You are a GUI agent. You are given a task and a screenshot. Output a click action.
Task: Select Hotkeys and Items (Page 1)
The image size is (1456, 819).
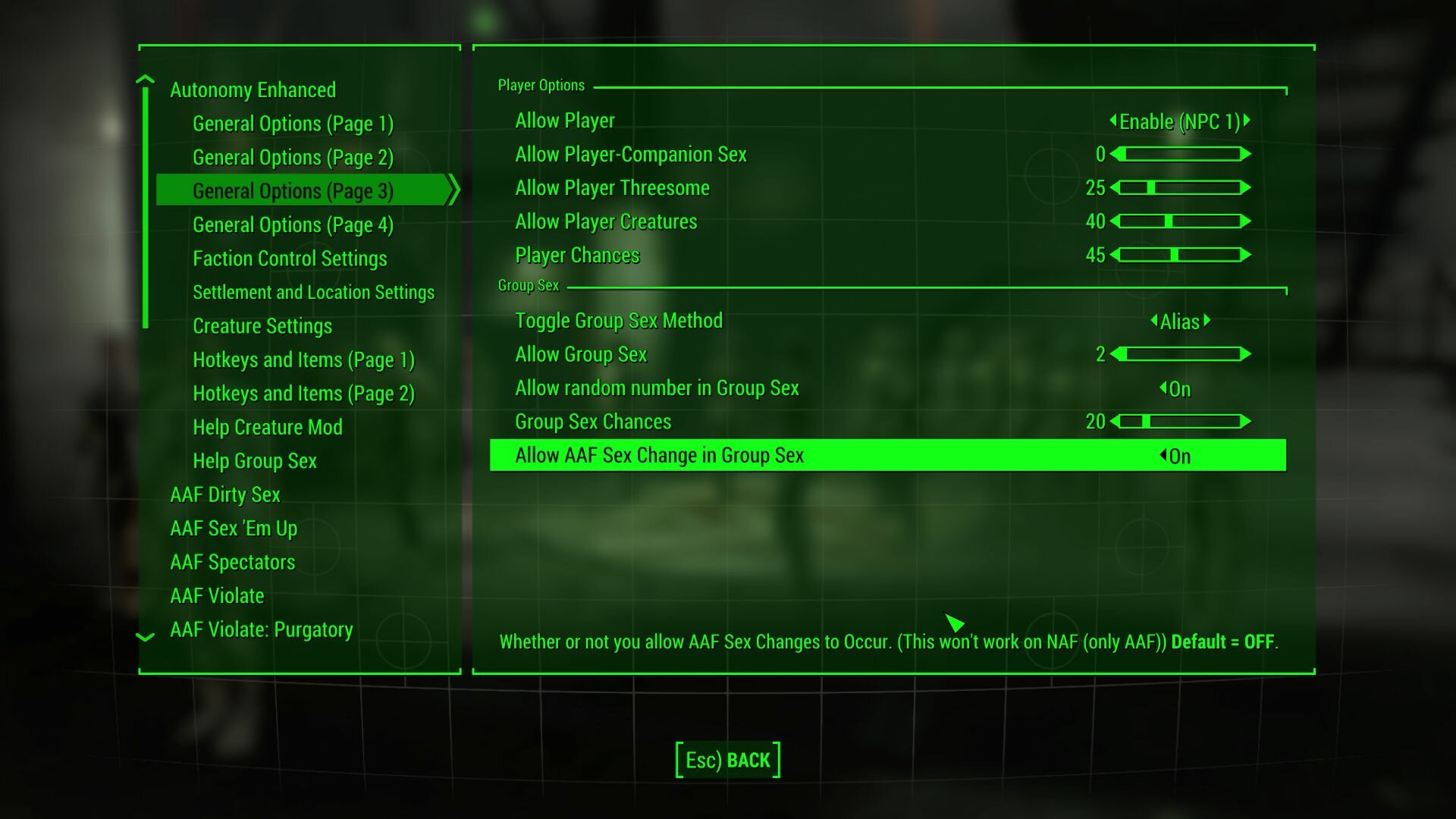click(x=303, y=360)
